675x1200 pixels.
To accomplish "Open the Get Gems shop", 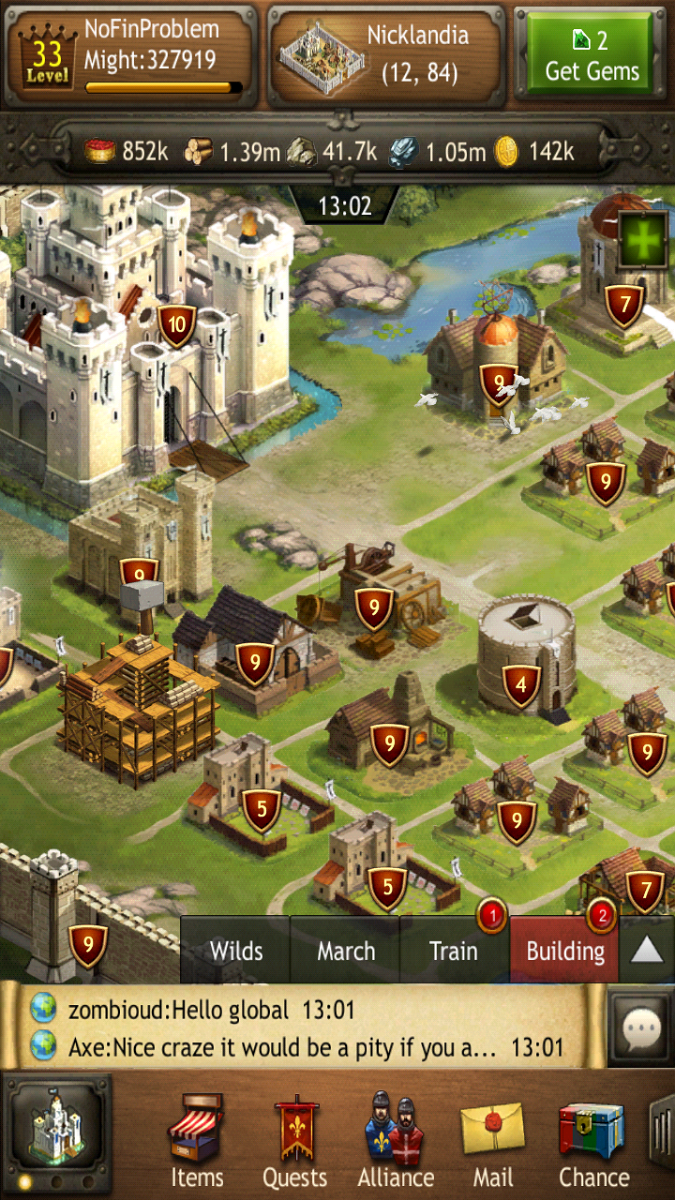I will (589, 55).
